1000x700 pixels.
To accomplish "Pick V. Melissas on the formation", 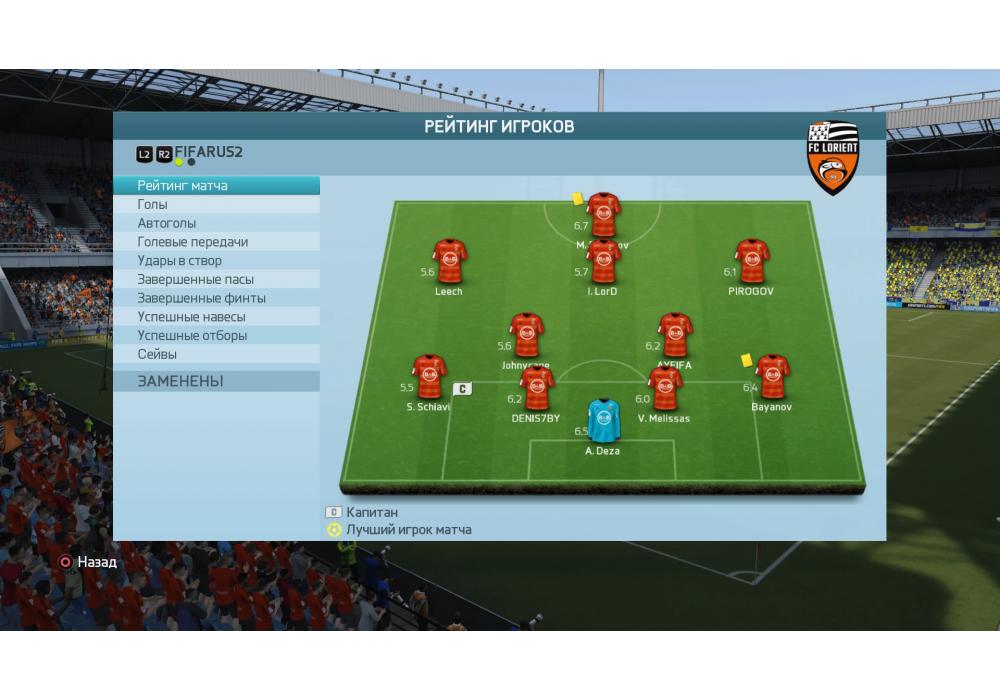I will click(x=664, y=388).
